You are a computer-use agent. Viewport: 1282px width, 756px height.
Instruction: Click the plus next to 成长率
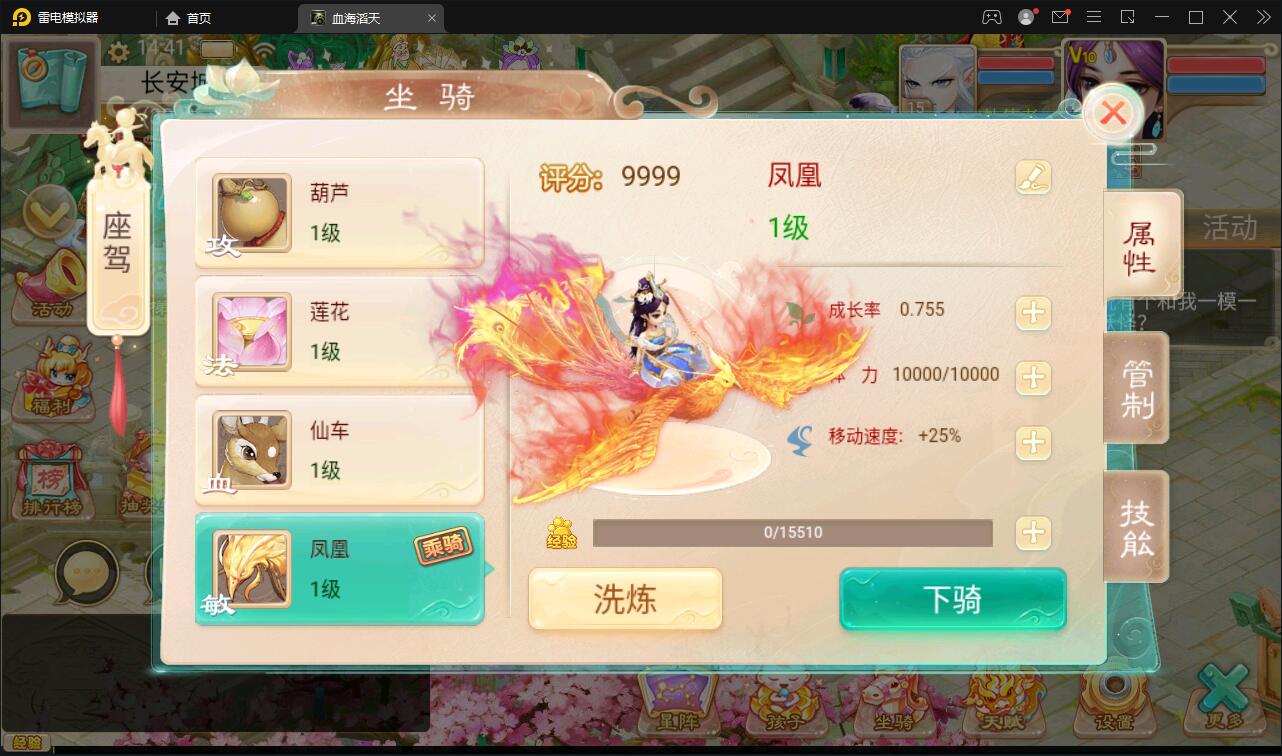[1033, 313]
